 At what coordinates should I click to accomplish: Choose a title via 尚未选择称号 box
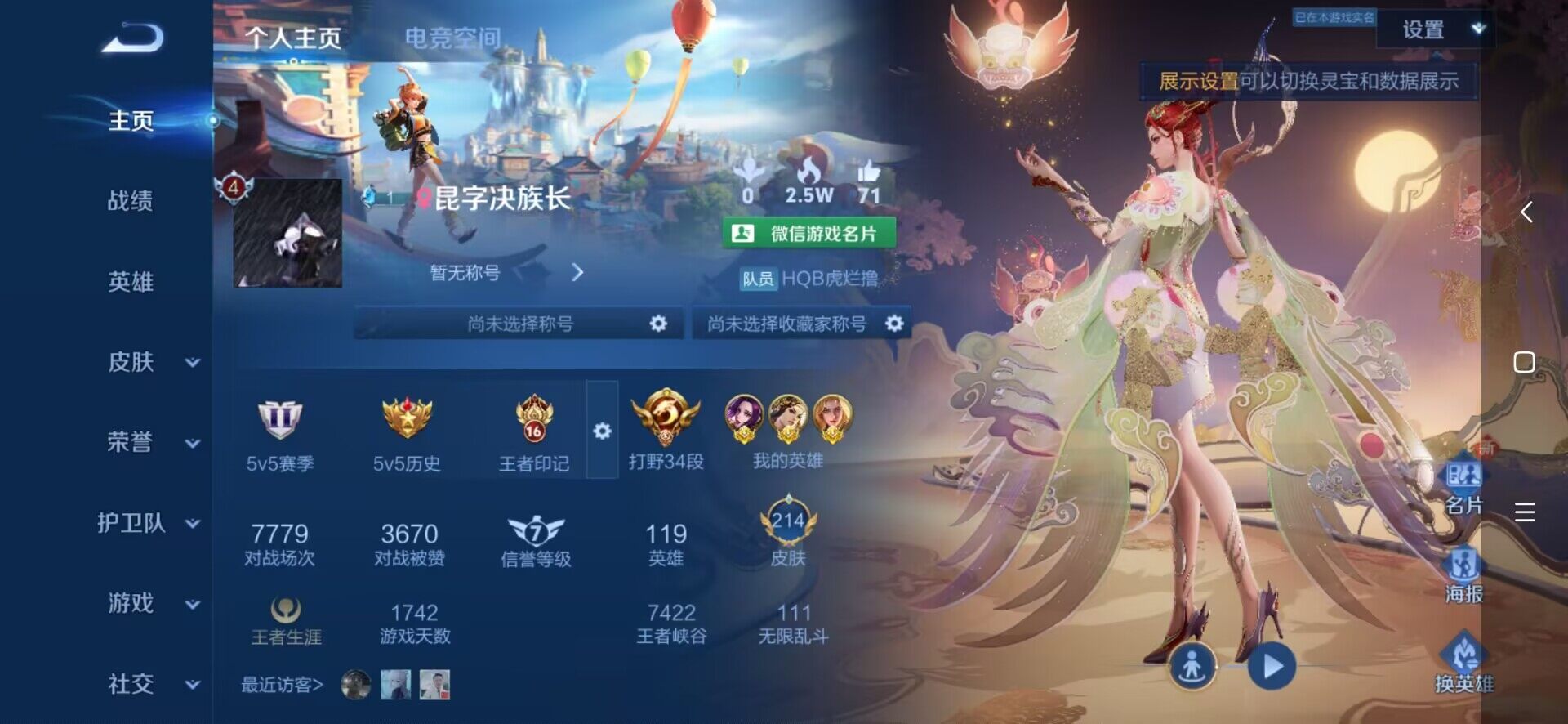pyautogui.click(x=523, y=324)
